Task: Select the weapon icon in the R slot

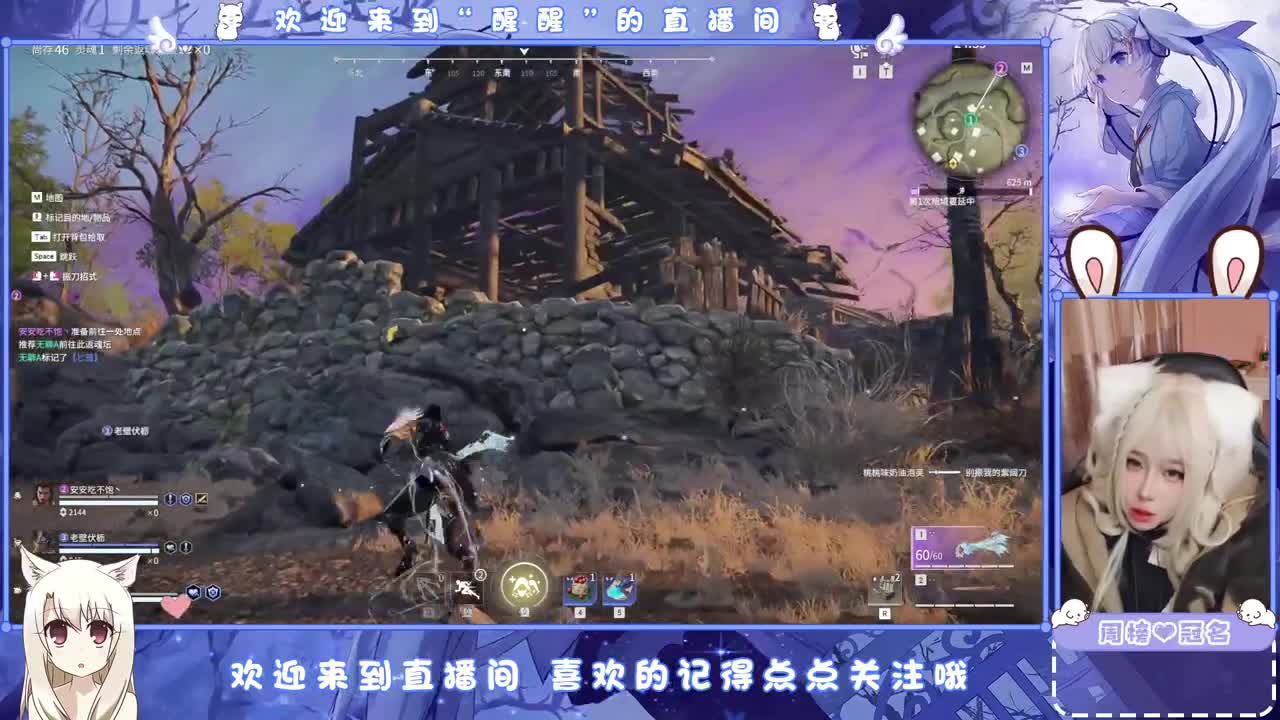Action: [885, 590]
